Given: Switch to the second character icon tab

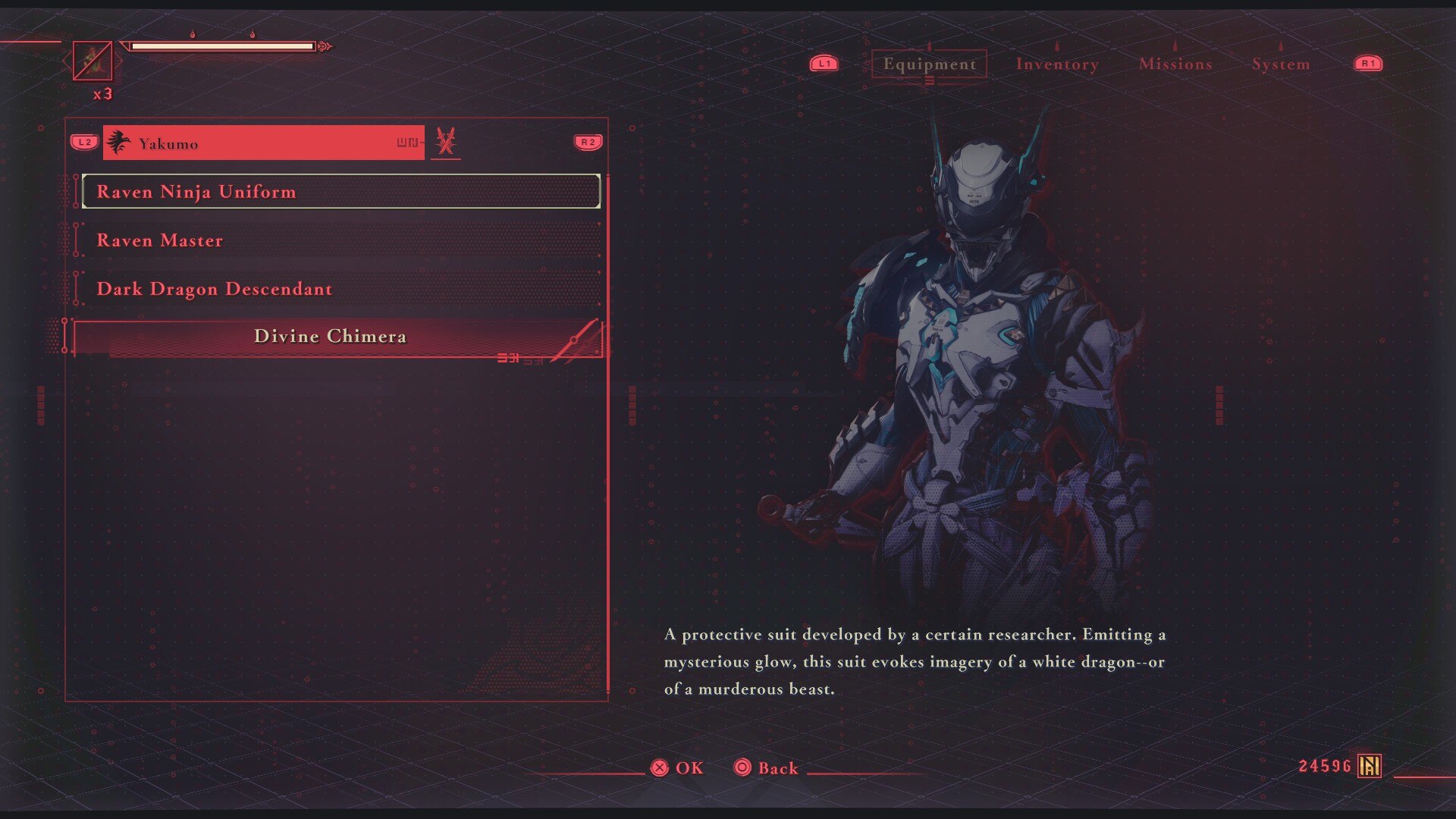Looking at the screenshot, I should (x=446, y=142).
